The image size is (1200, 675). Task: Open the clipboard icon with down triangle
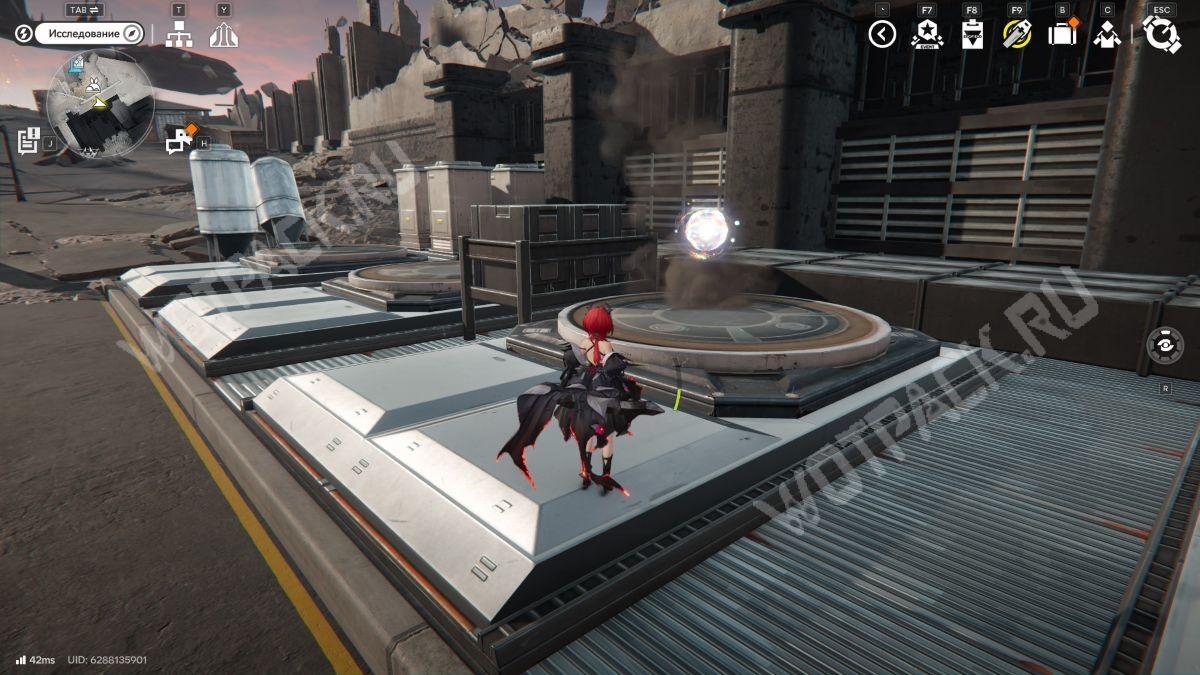click(972, 35)
